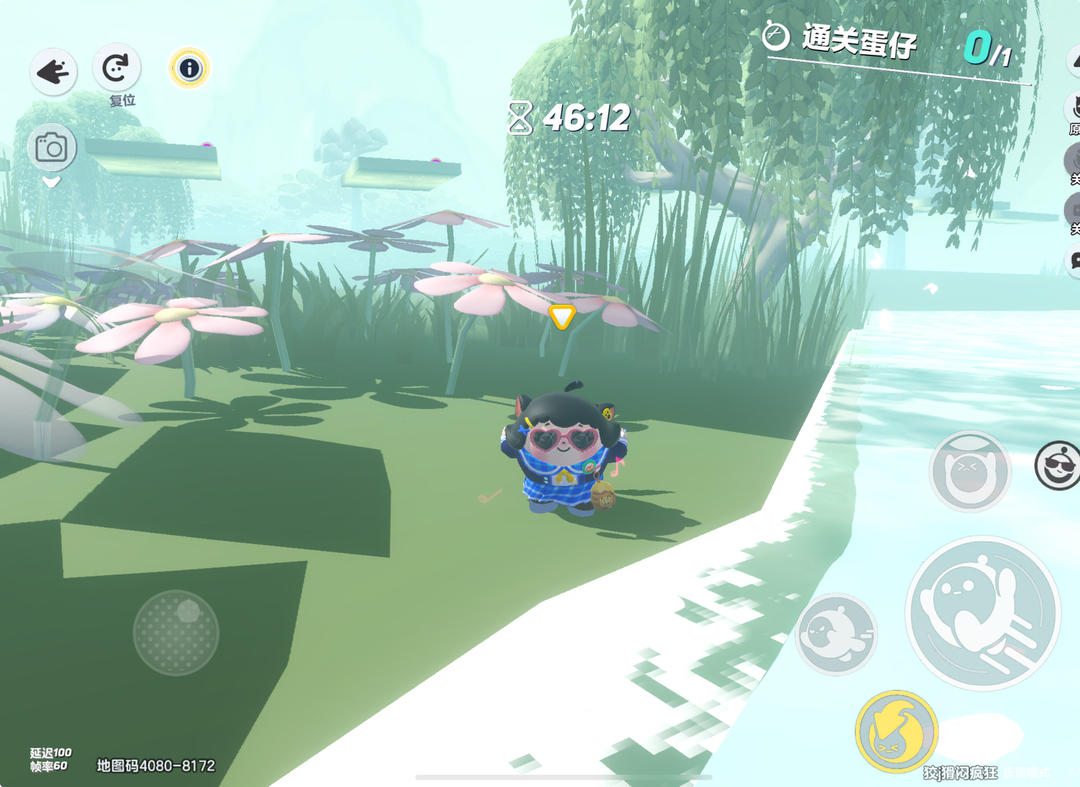Screen dimensions: 1080x787
Task: Open the sunglasses emote button
Action: [1058, 466]
